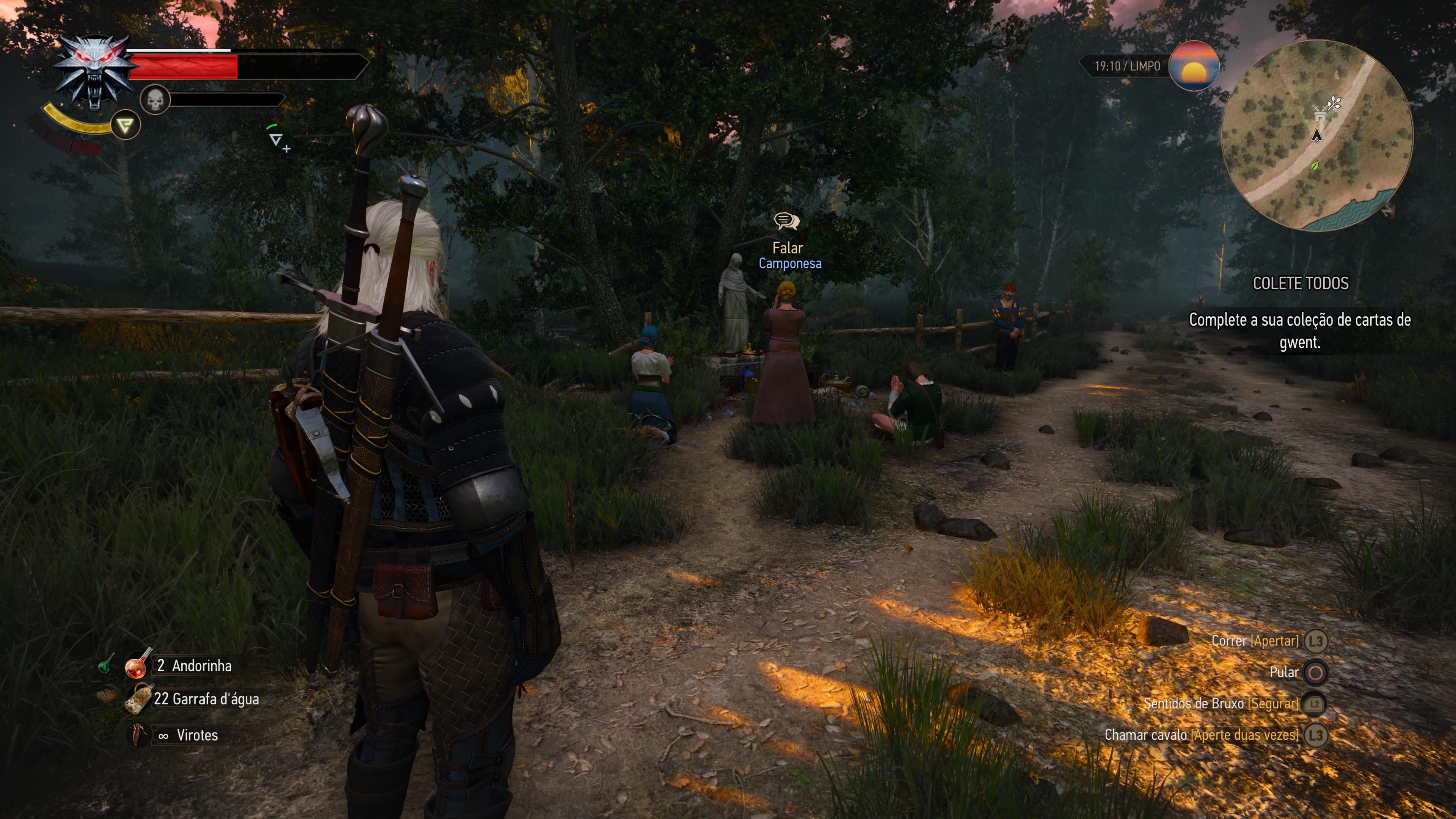
Task: Click the circular minimap
Action: 1317,136
